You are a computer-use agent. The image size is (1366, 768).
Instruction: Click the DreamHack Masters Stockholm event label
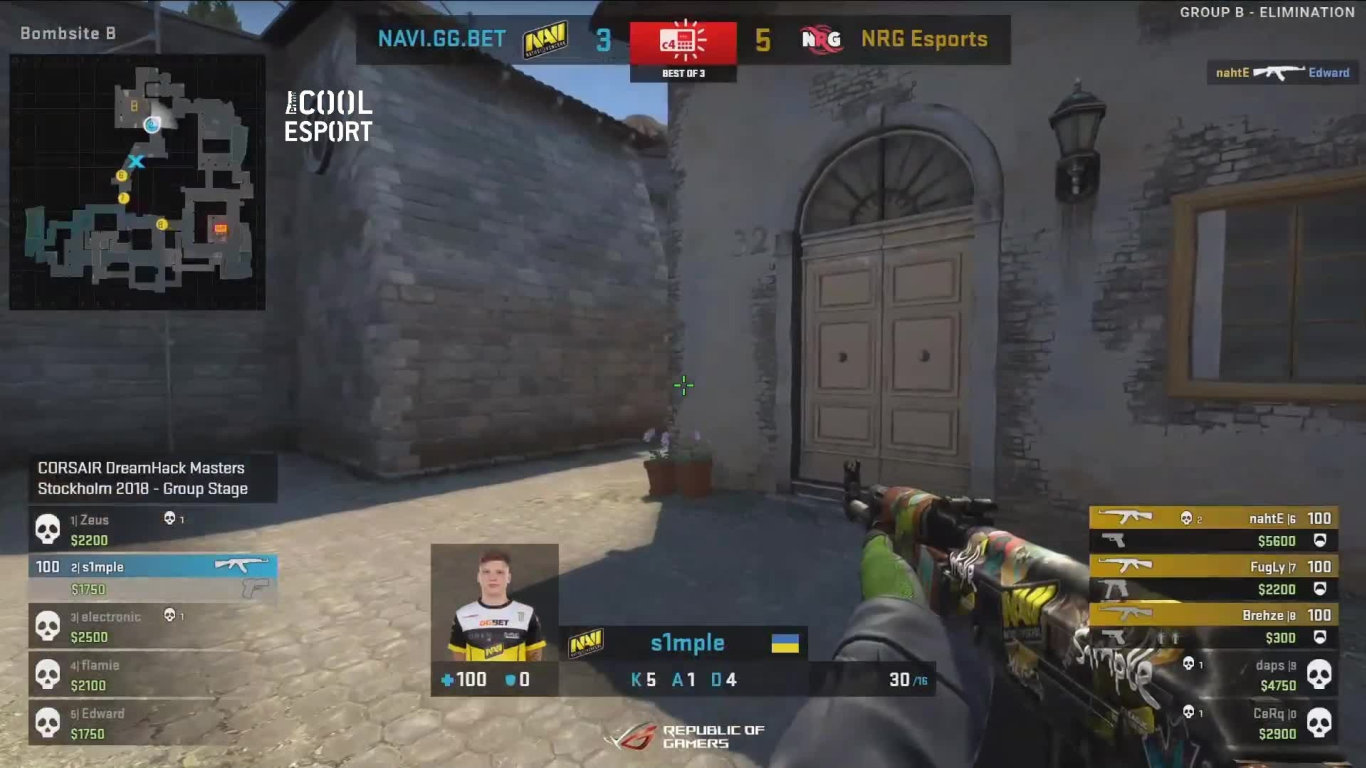coord(142,478)
